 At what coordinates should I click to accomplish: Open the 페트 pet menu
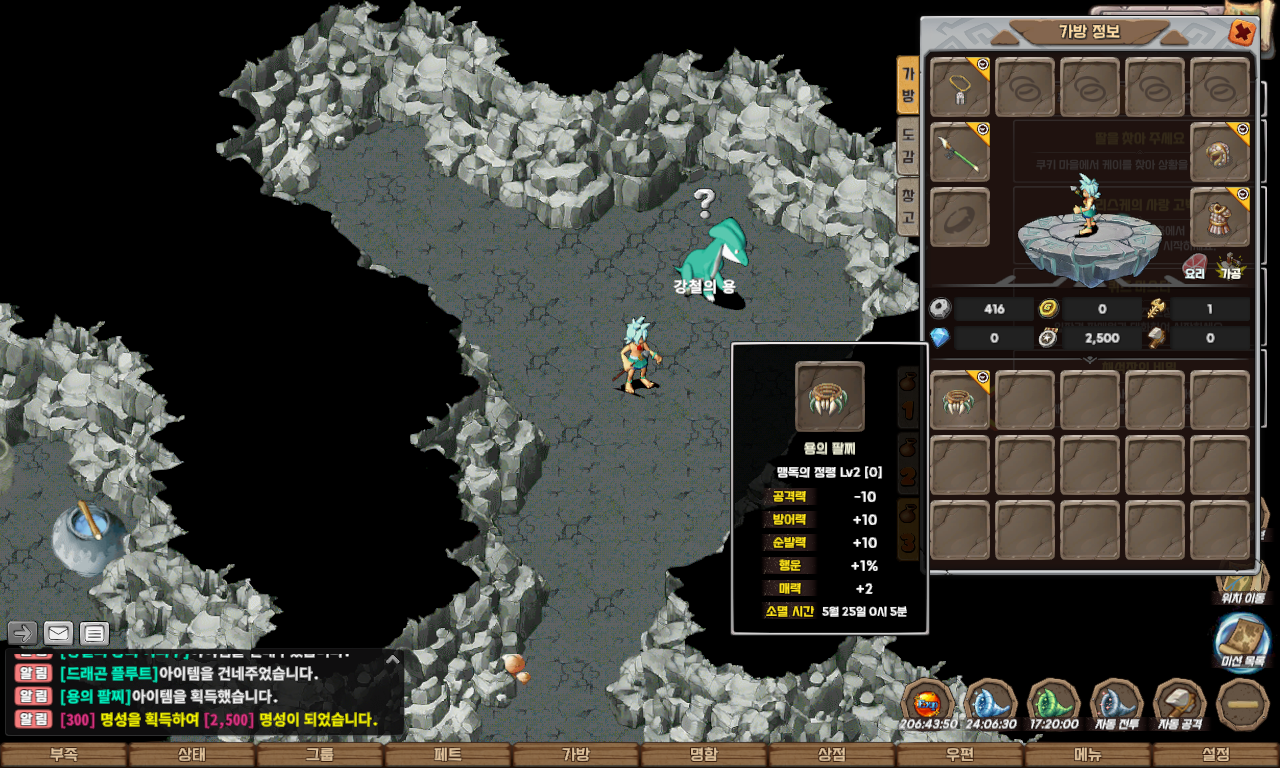click(447, 755)
